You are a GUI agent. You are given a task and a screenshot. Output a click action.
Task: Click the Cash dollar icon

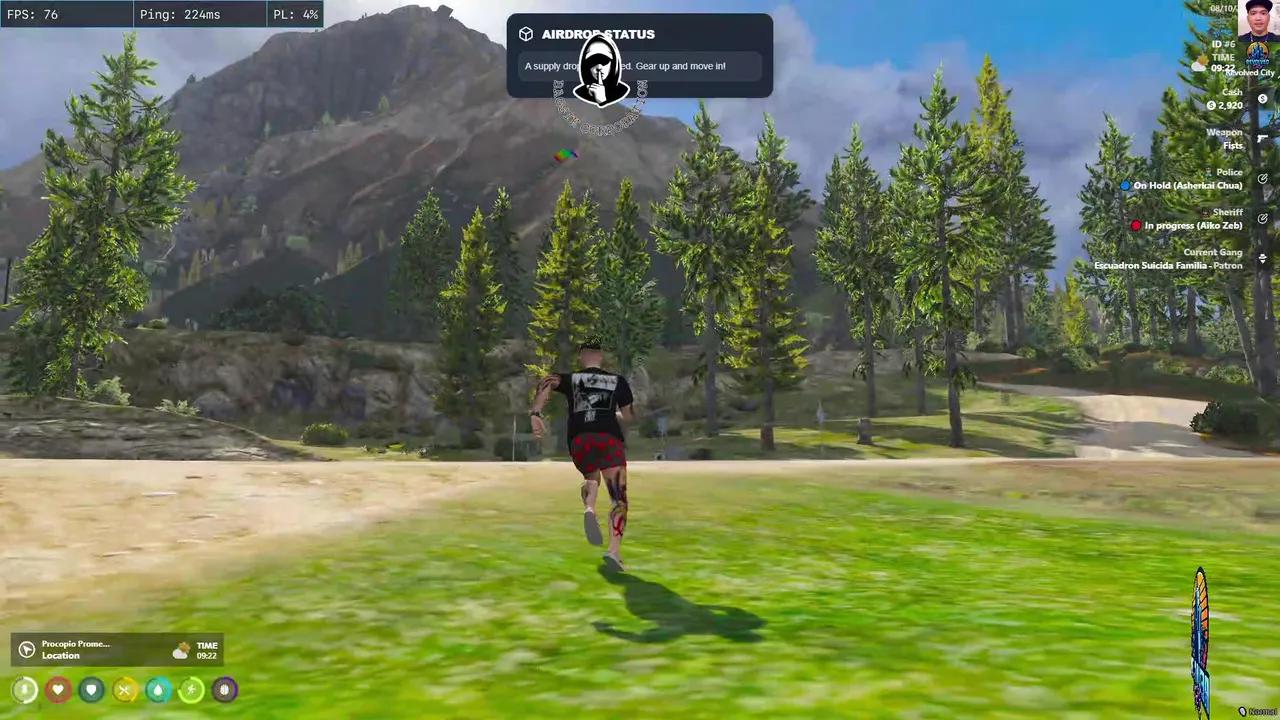(1262, 99)
